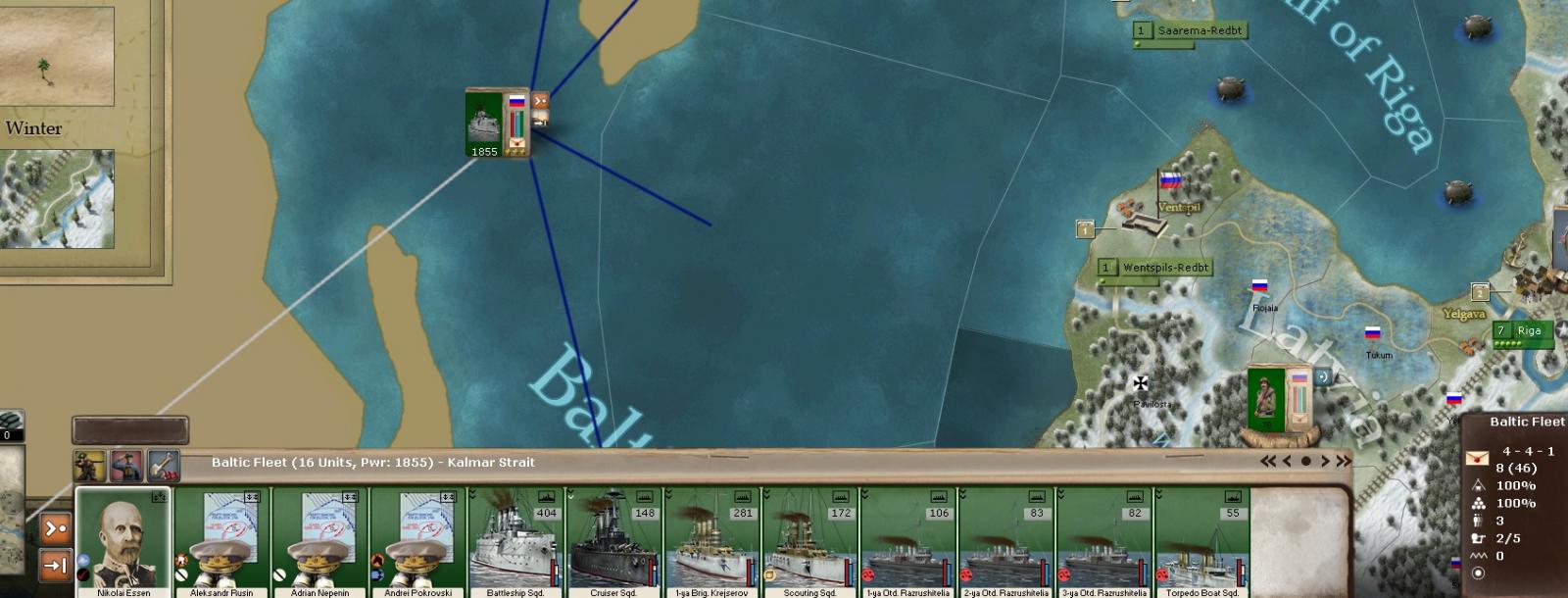Viewport: 1568px width, 598px height.
Task: Go to the last page of units
Action: (1343, 461)
